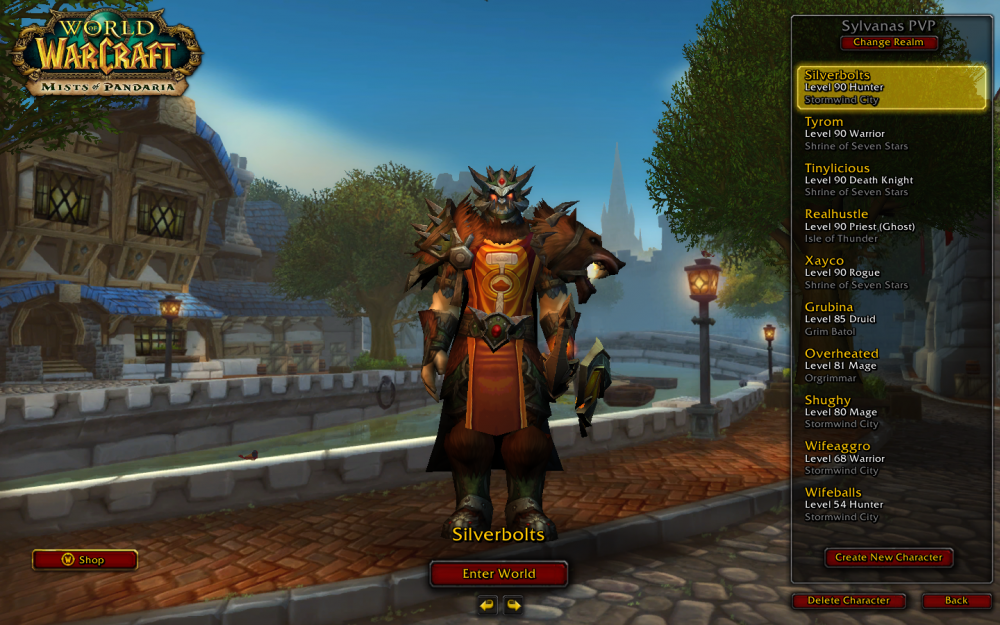Select Tinylicious the Death Knight
Viewport: 1000px width, 625px height.
(x=892, y=180)
